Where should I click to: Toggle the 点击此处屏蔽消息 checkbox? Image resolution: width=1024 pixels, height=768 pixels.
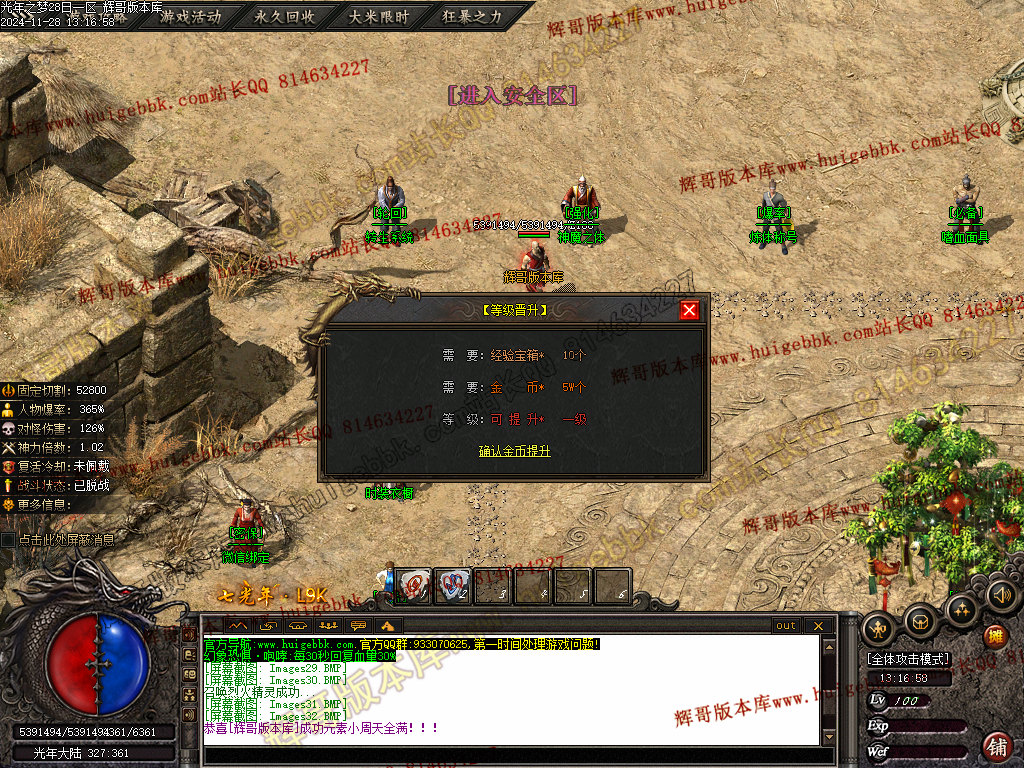(9, 539)
